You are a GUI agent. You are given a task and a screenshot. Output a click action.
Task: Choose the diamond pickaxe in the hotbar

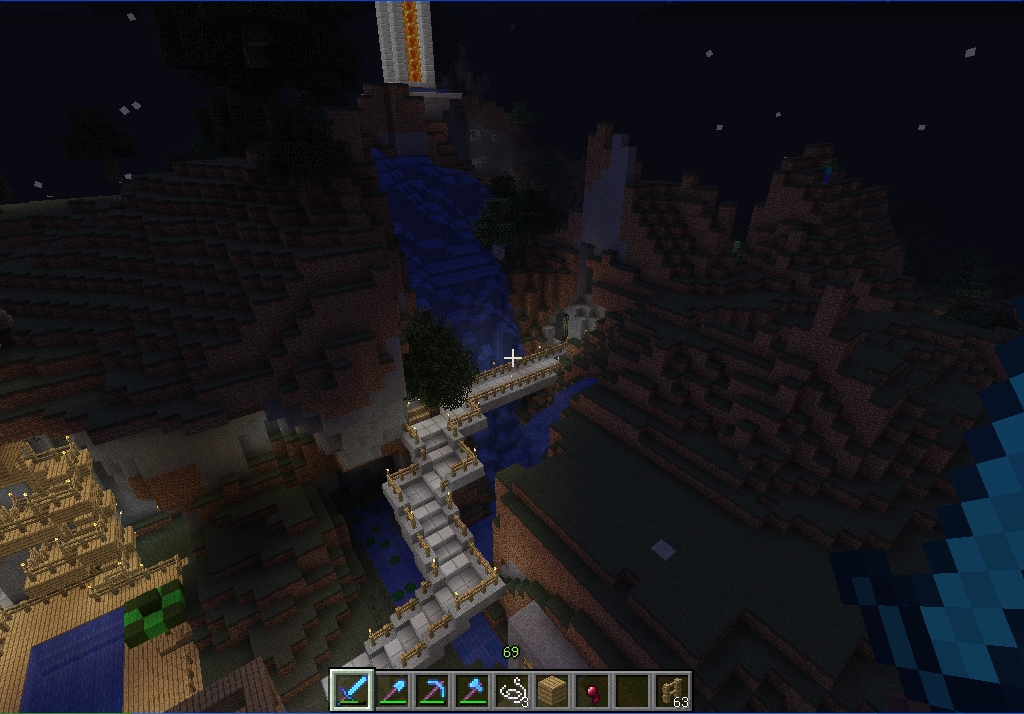click(432, 690)
